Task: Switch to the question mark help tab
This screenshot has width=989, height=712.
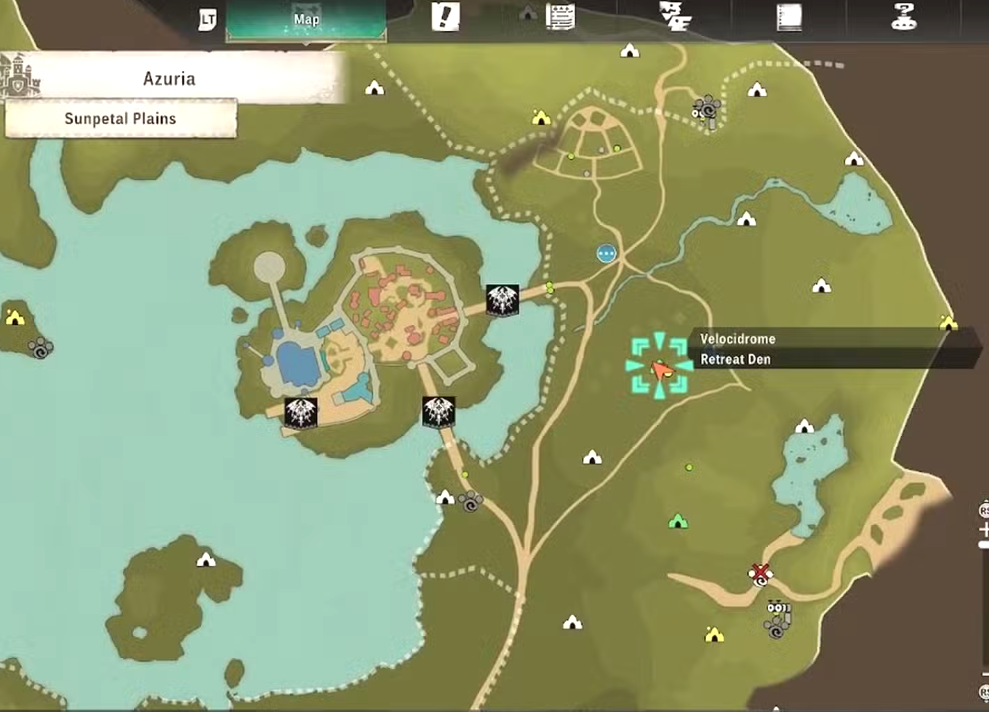Action: (905, 17)
